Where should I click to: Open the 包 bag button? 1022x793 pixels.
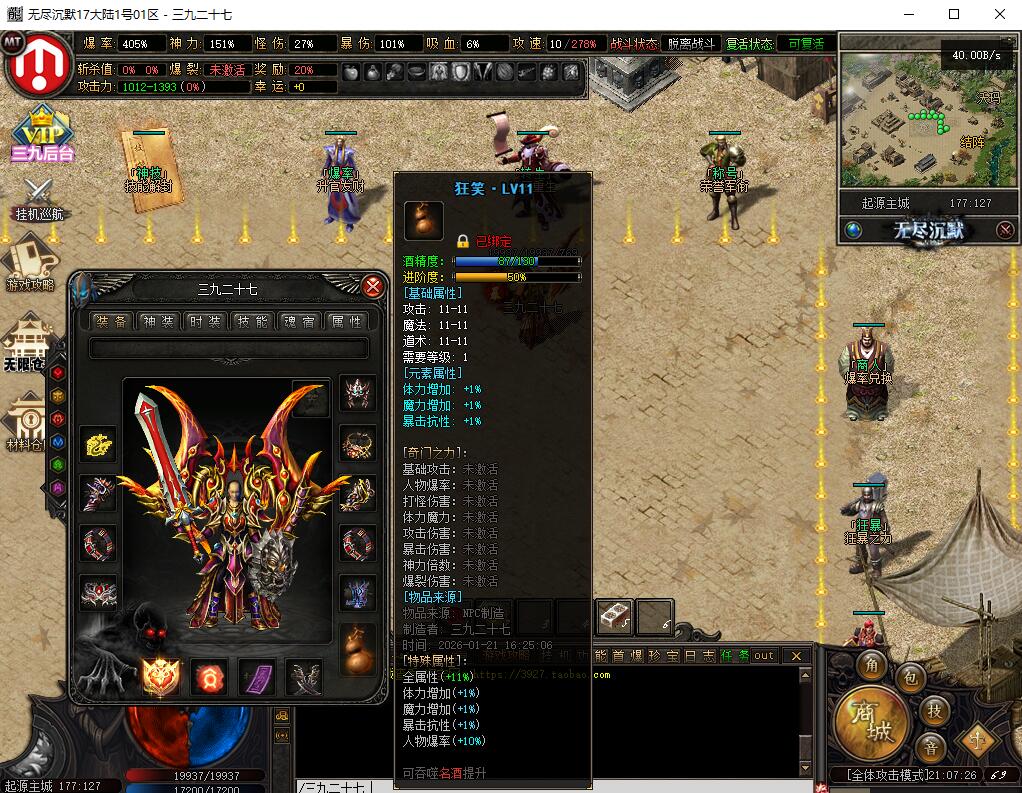[910, 678]
